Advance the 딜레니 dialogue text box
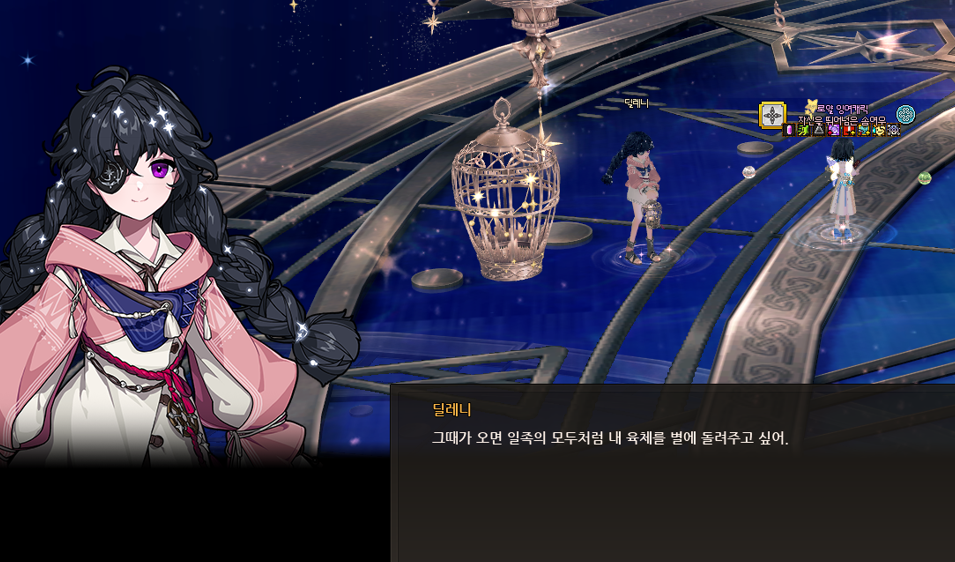 point(672,472)
